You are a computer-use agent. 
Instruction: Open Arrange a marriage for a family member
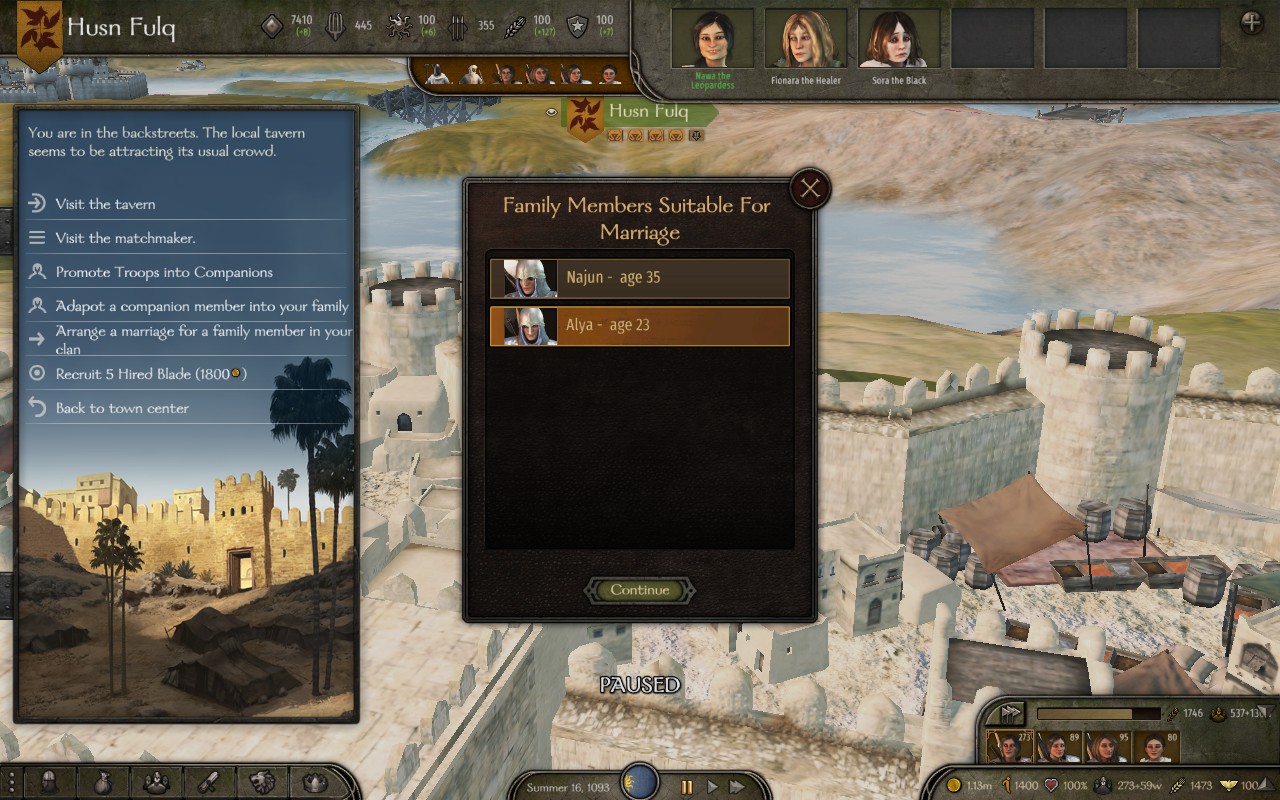[x=203, y=338]
